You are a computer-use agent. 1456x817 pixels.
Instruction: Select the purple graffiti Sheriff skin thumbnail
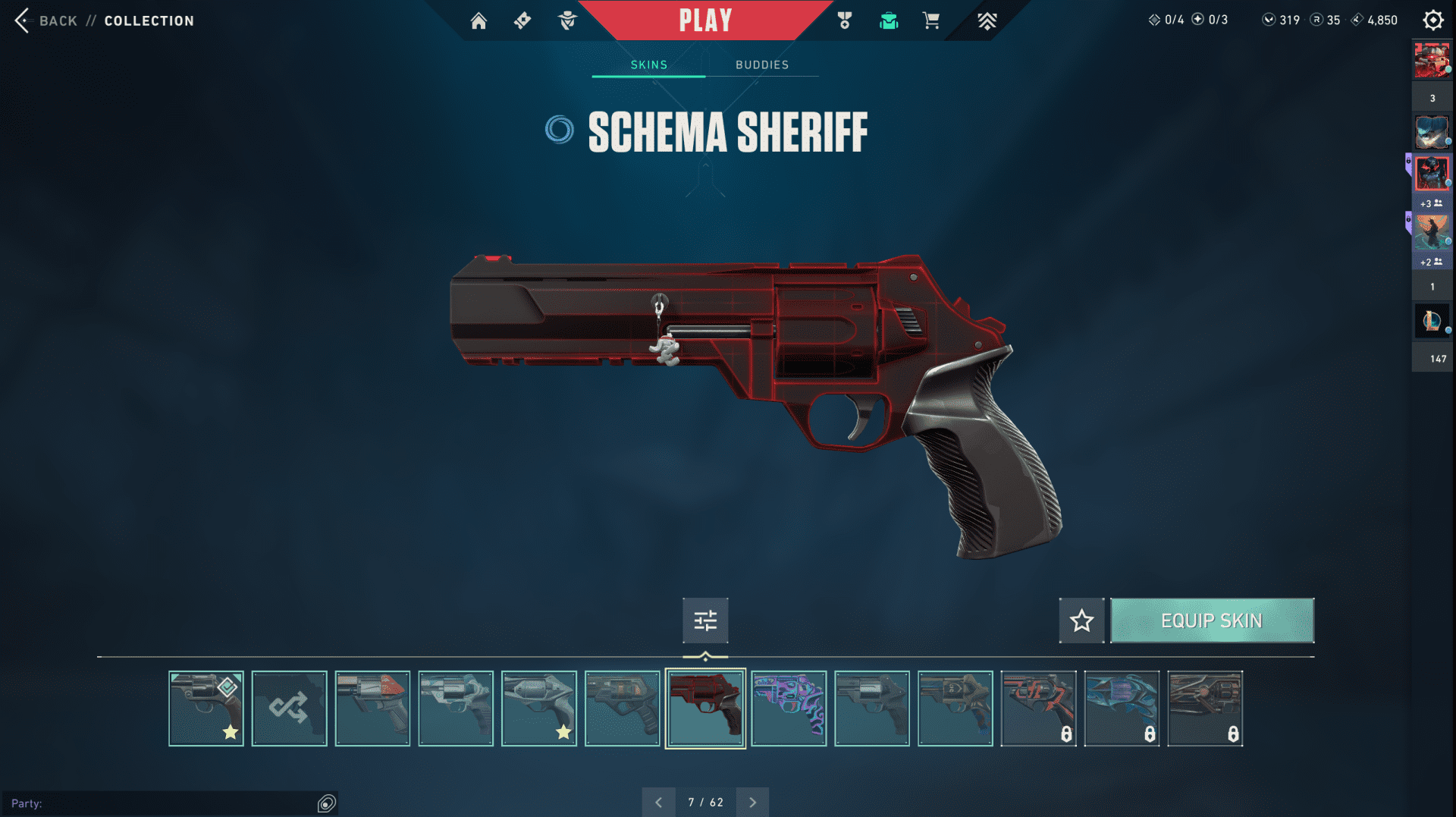click(789, 709)
